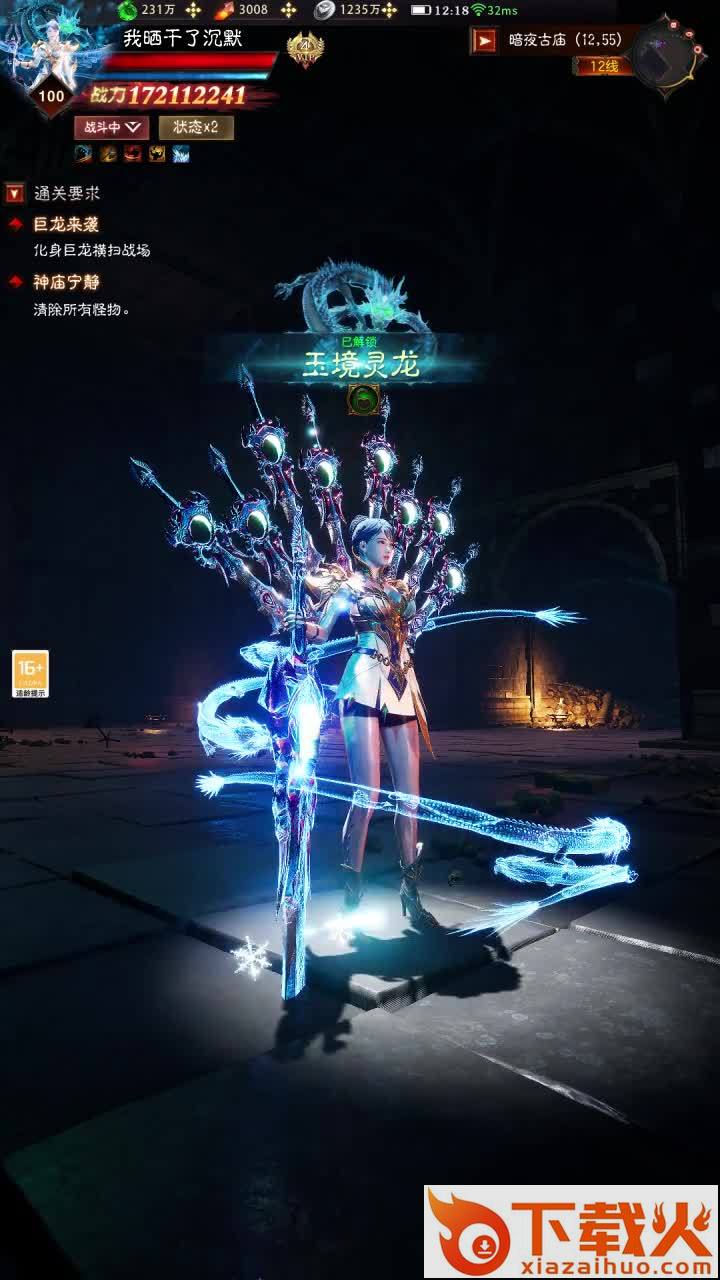Image resolution: width=720 pixels, height=1280 pixels.
Task: Open the 战斗中 combat mode dropdown
Action: (x=111, y=127)
